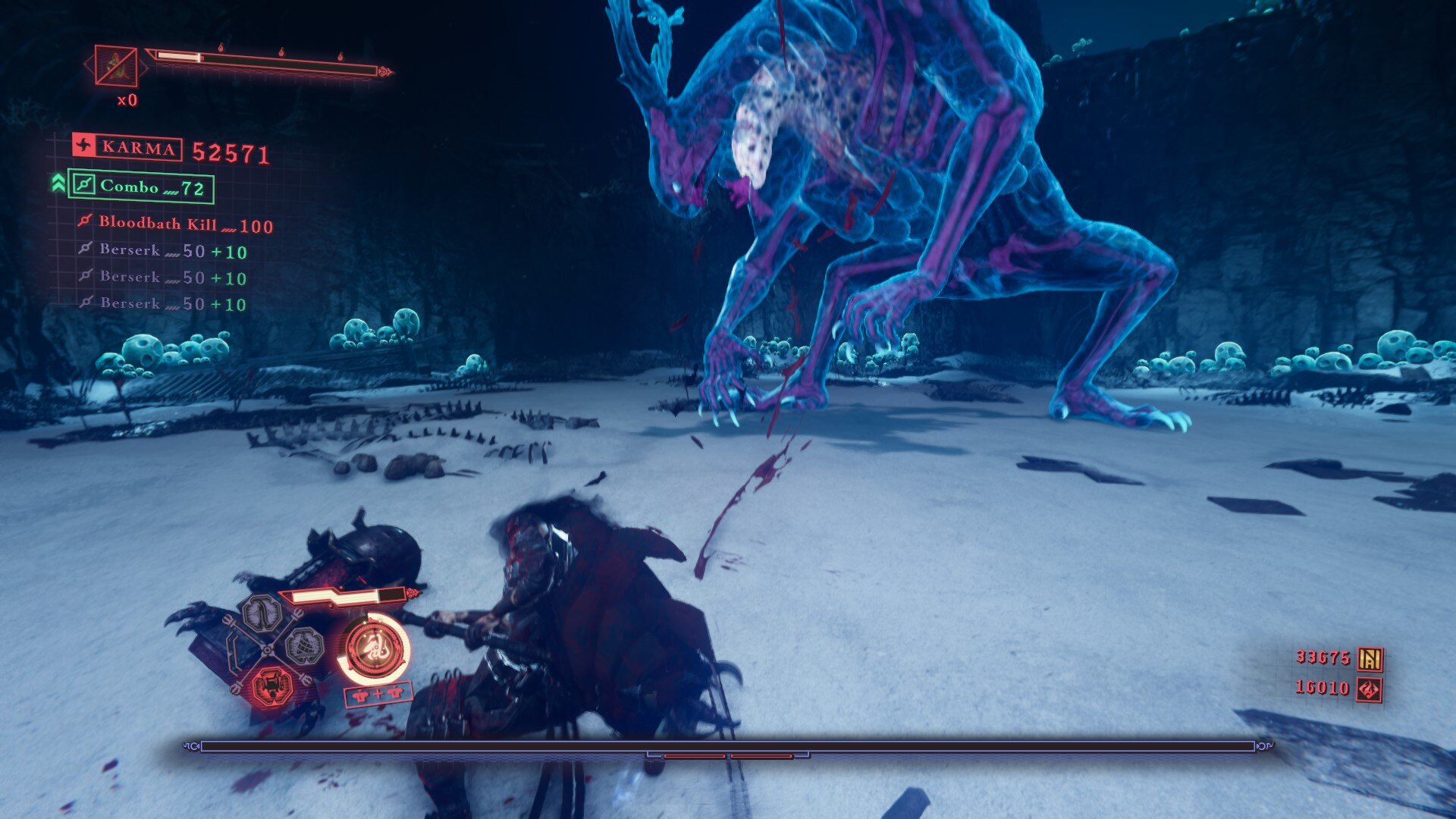Click the red Karma score label
This screenshot has width=1456, height=819.
coord(127,147)
